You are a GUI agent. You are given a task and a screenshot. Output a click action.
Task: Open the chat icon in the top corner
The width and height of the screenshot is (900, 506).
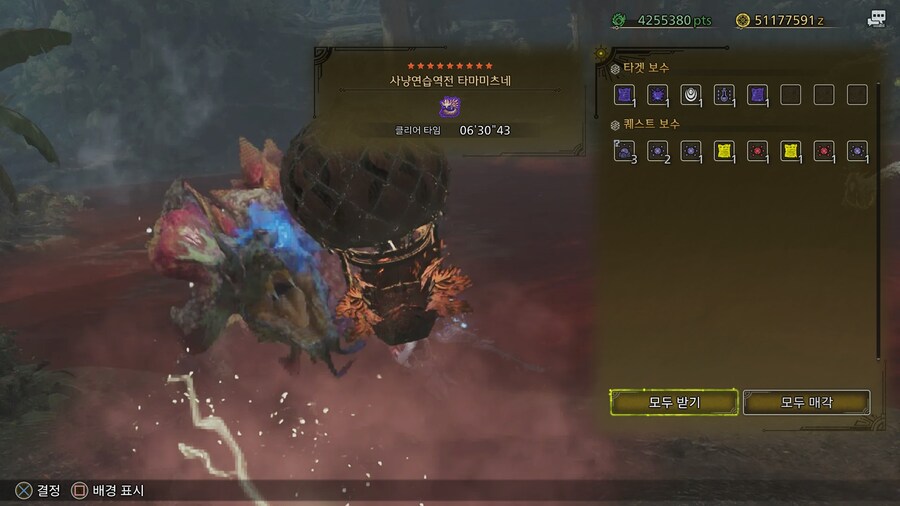pyautogui.click(x=876, y=19)
